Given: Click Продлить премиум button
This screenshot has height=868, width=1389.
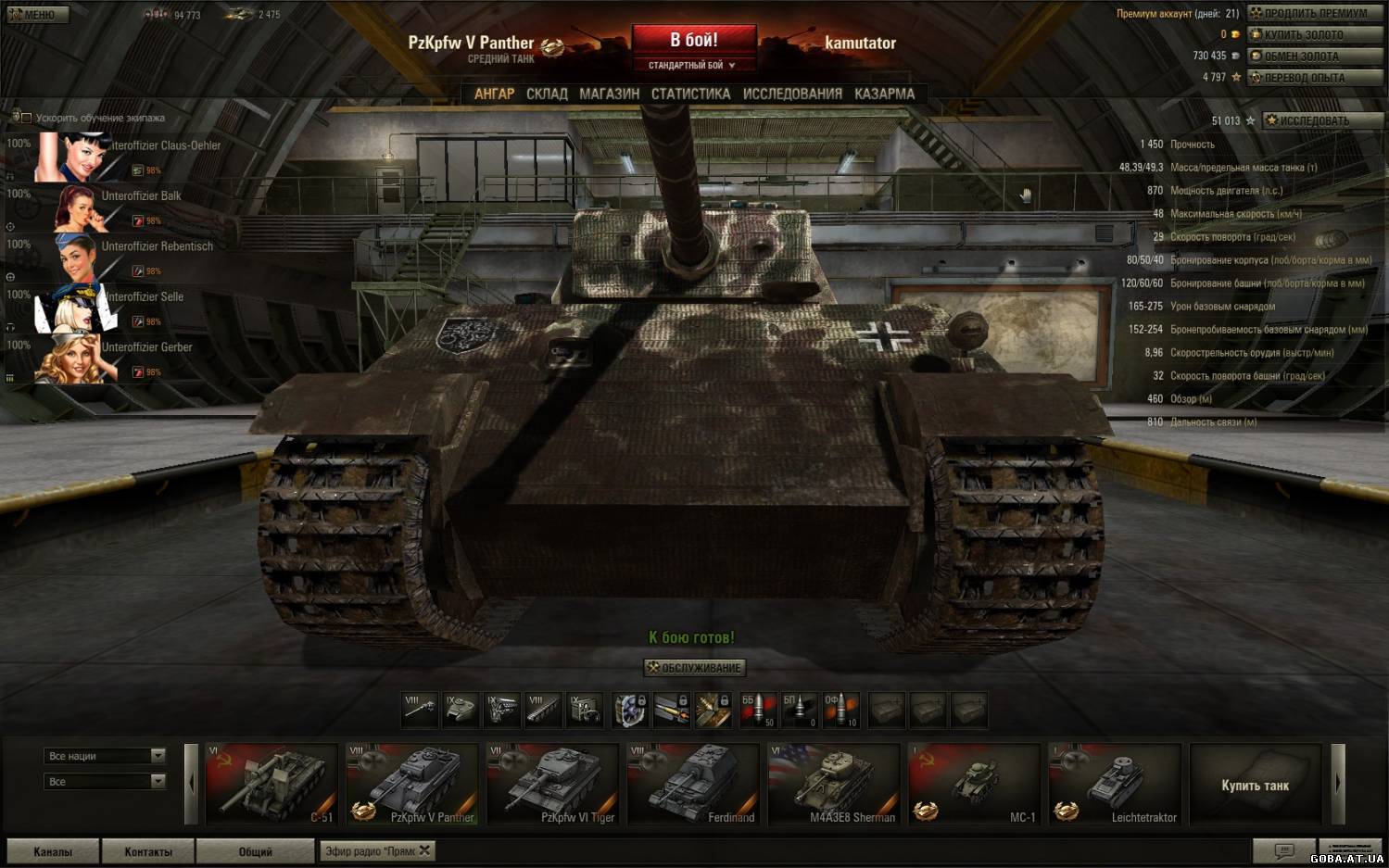Looking at the screenshot, I should (1315, 13).
